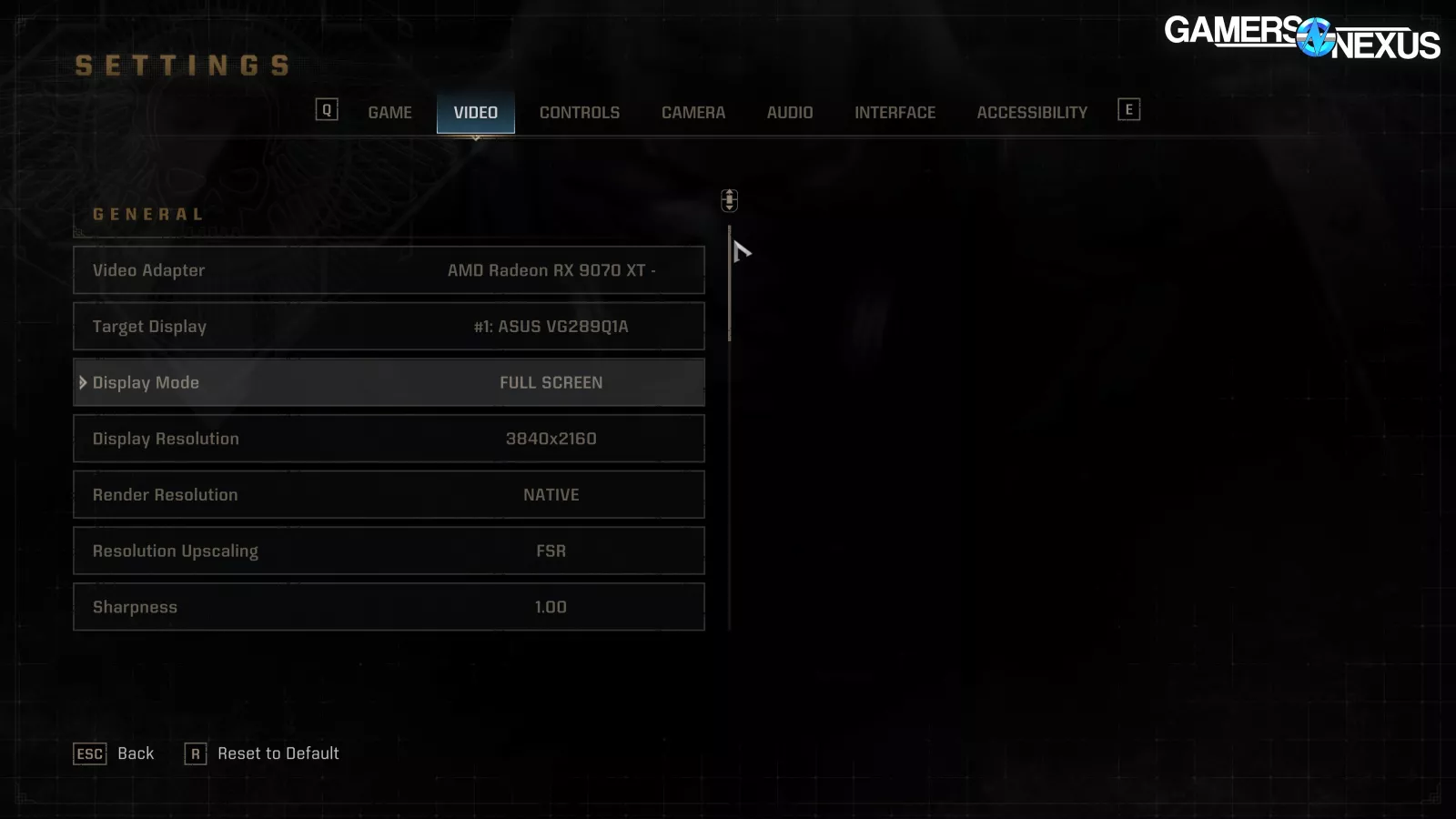Change Display Mode from Full Screen

[x=389, y=383]
